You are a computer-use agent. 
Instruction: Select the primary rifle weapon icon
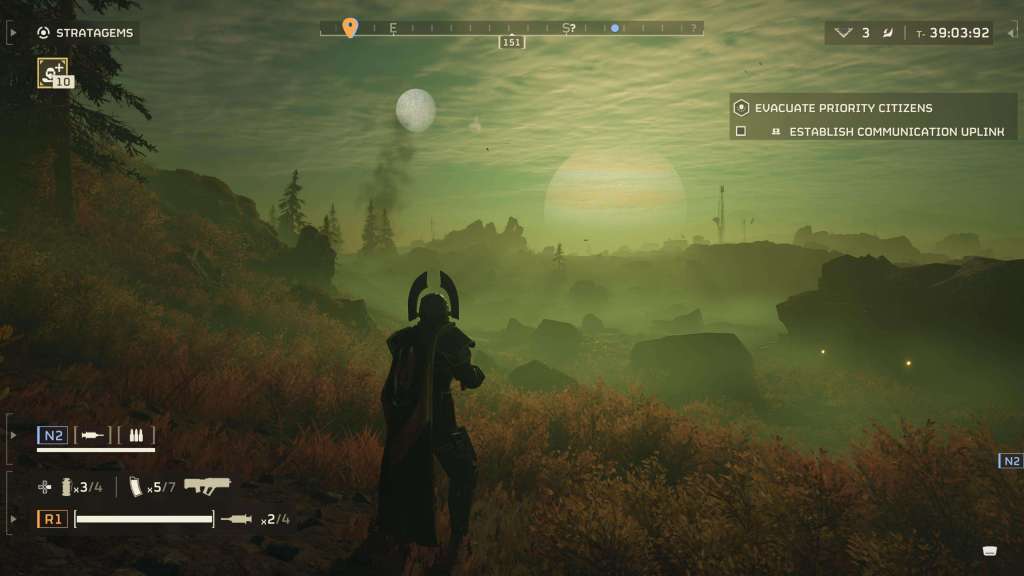207,486
